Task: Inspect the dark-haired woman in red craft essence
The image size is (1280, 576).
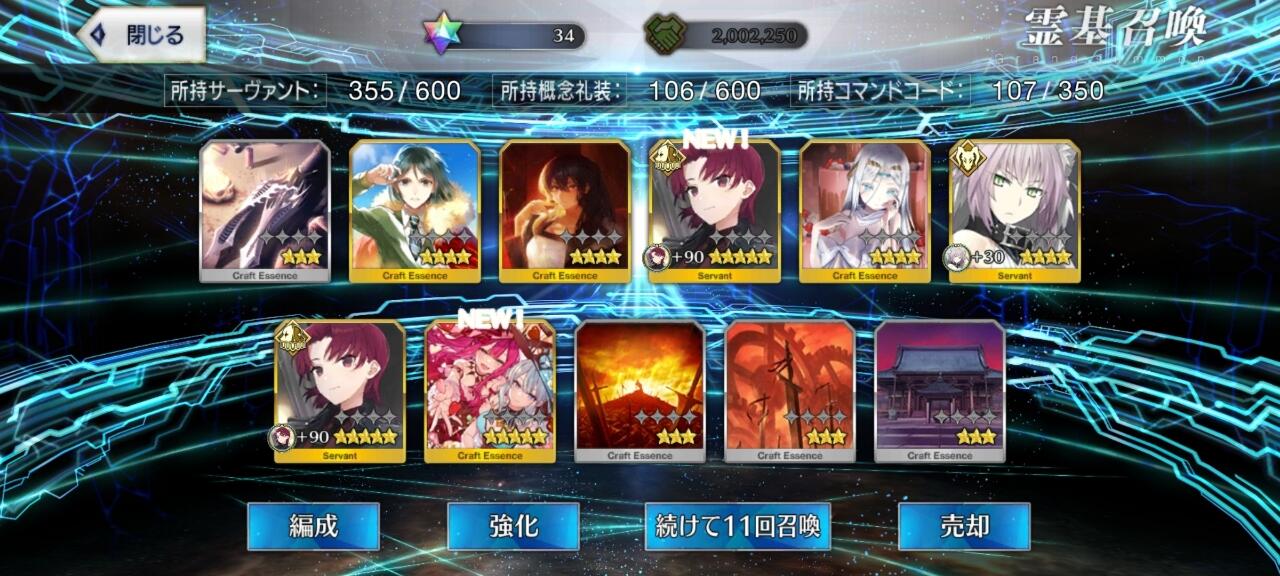Action: pyautogui.click(x=565, y=211)
